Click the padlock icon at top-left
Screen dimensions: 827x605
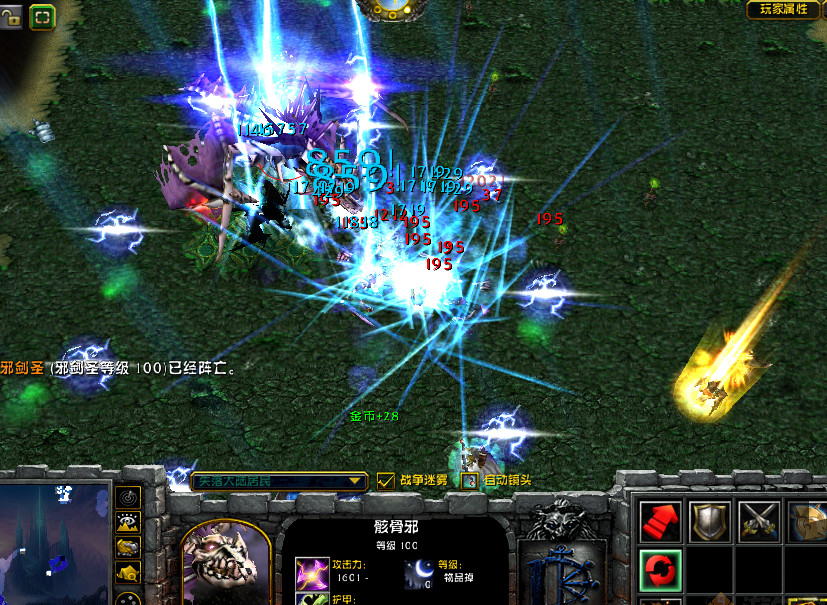[12, 15]
